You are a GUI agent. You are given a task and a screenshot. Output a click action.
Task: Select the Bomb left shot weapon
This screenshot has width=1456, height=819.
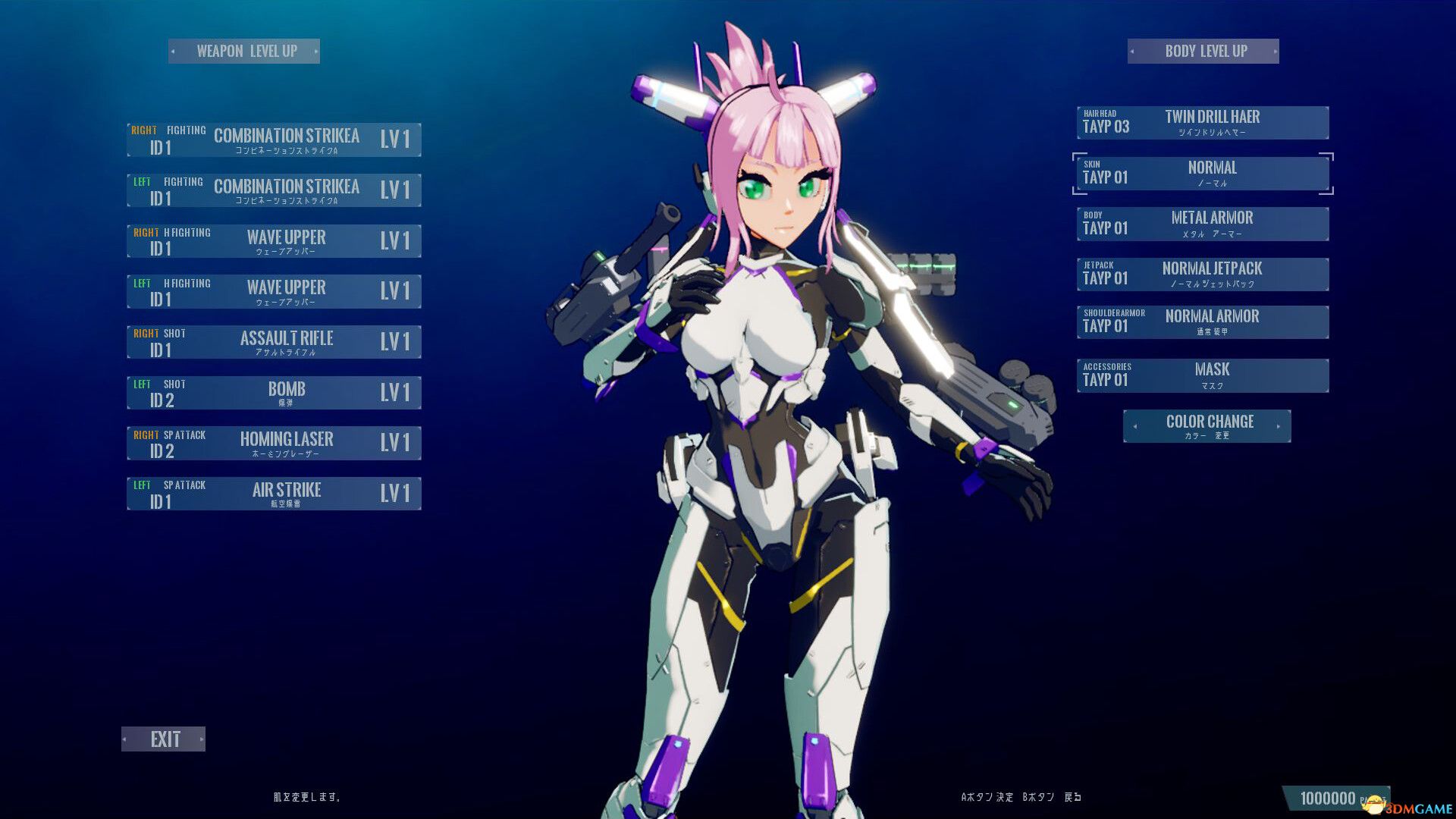coord(273,392)
